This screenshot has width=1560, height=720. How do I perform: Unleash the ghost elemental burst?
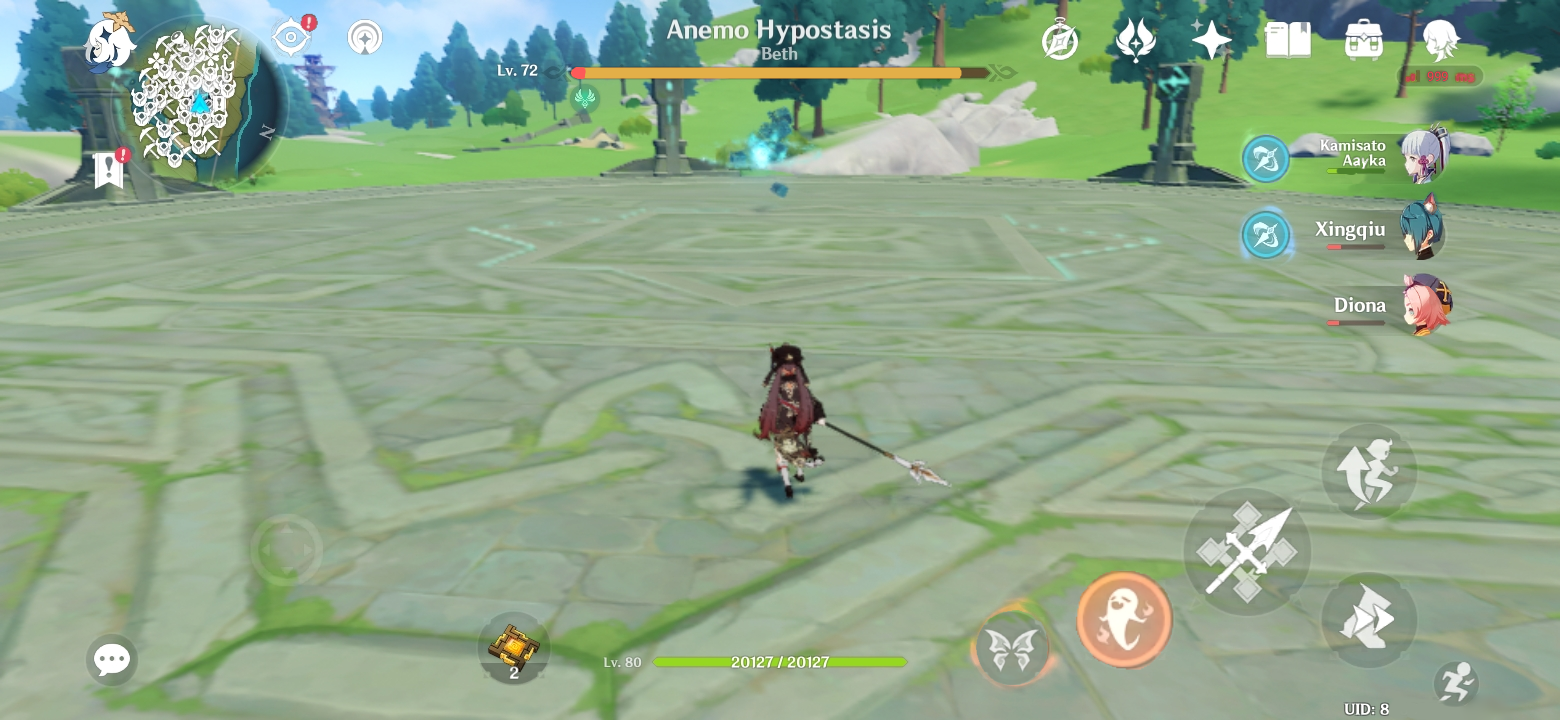point(1124,618)
